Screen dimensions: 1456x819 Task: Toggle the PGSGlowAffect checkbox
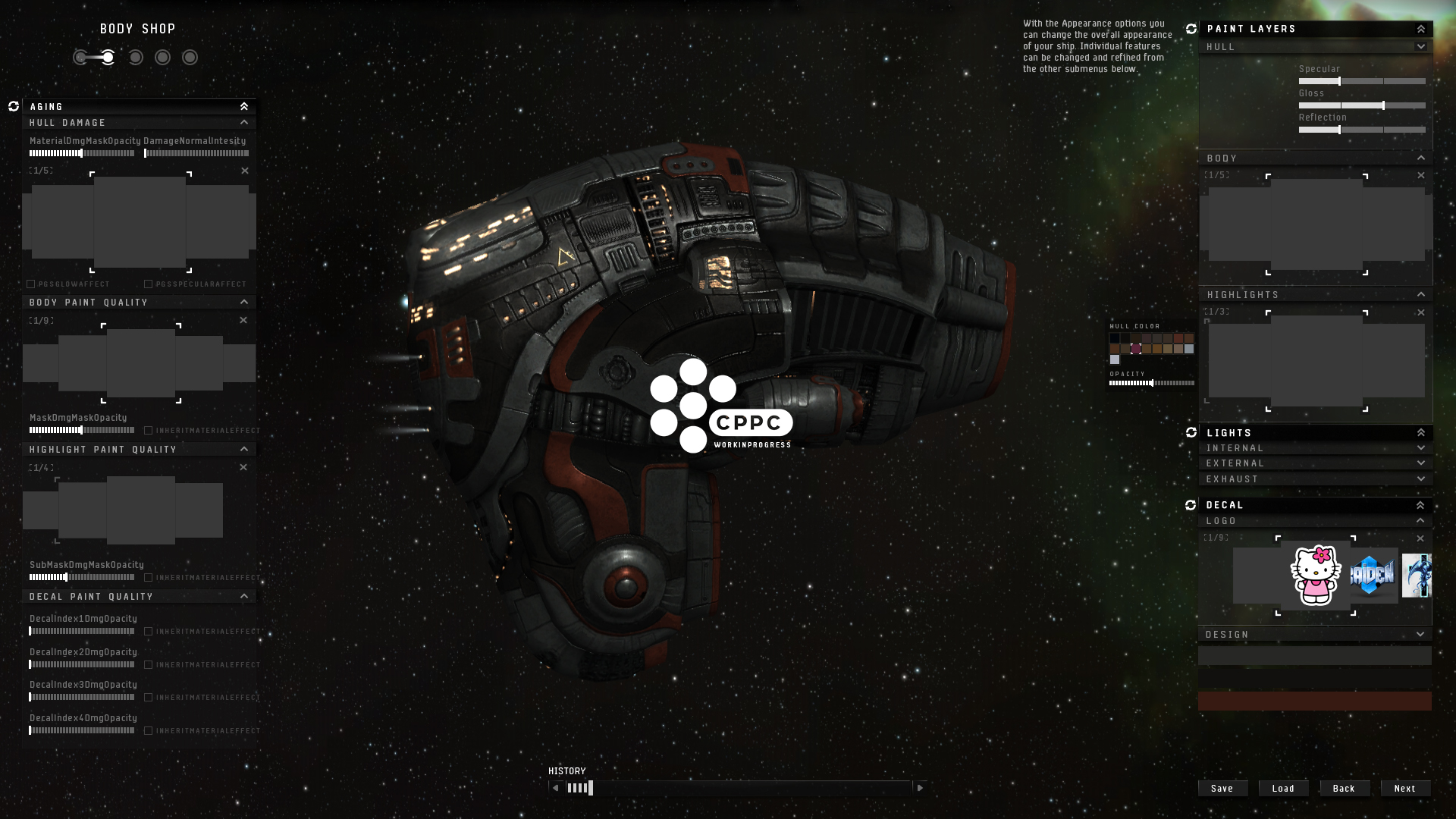coord(31,284)
